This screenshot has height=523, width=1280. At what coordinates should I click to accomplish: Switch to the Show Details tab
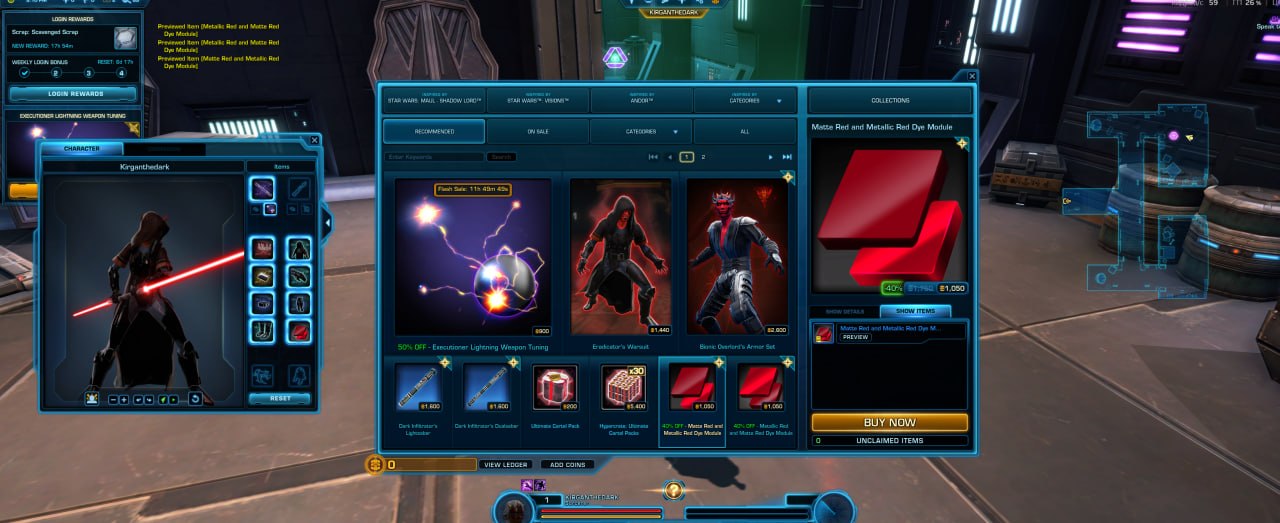point(845,311)
